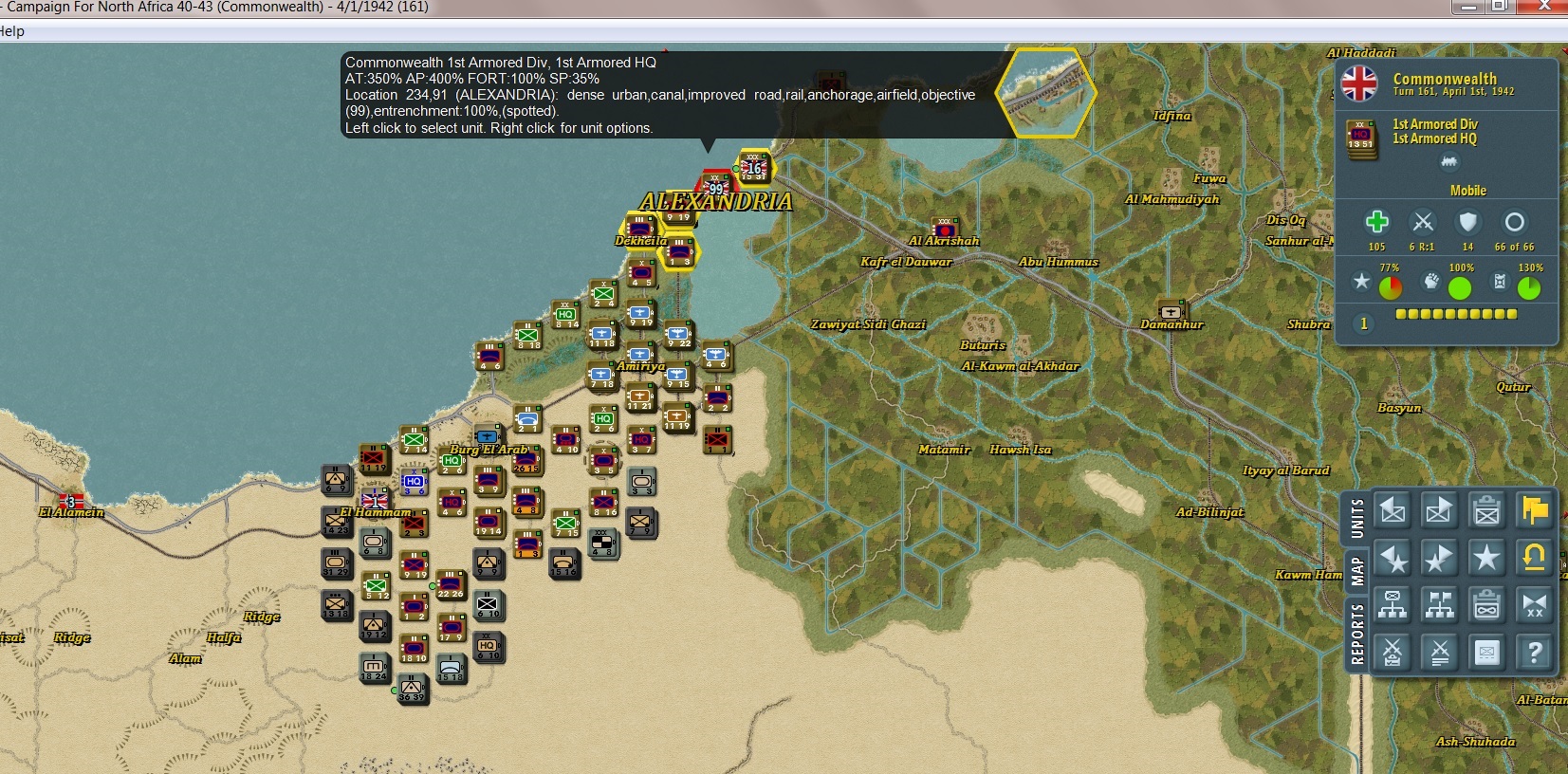
Task: Click the clipboard with envelope icon
Action: coord(1486,510)
